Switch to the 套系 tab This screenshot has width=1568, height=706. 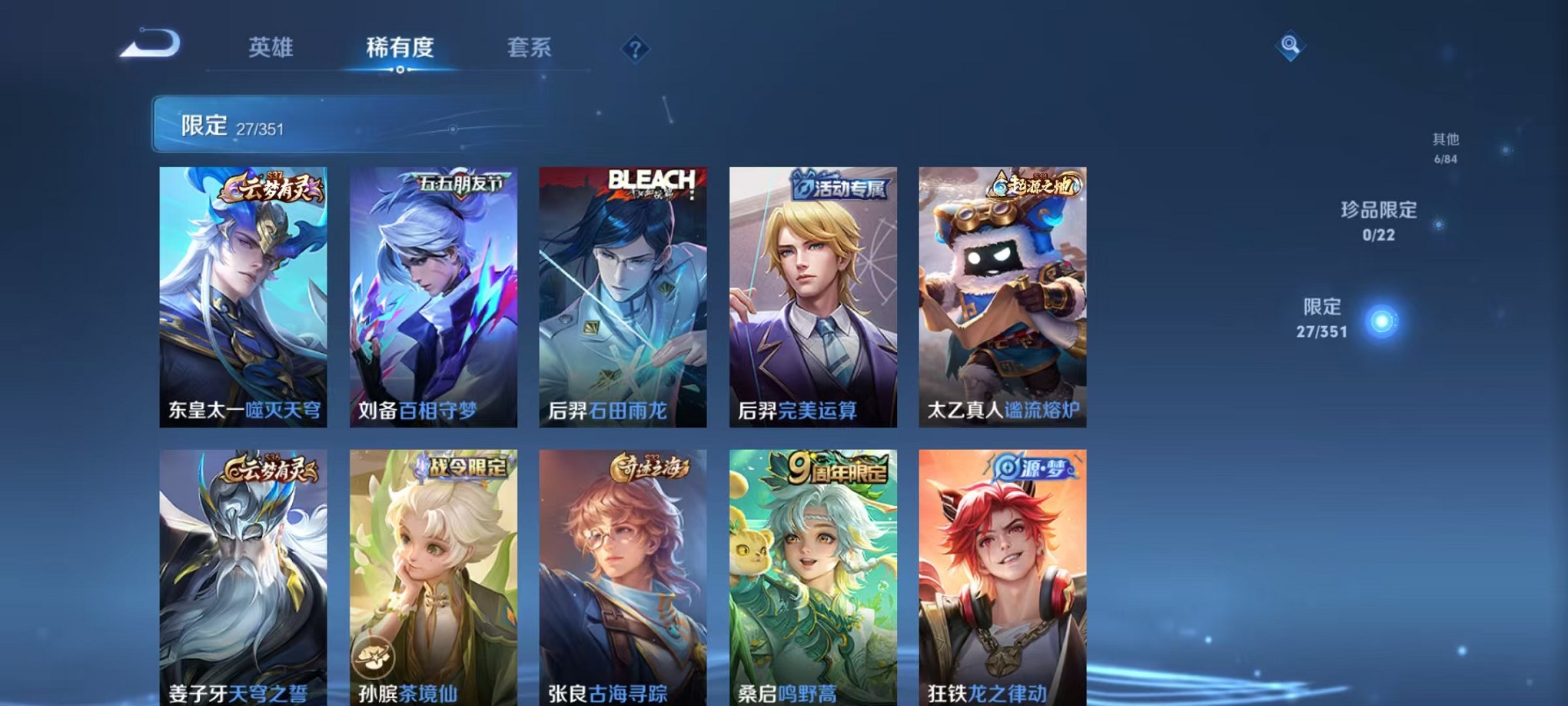click(x=530, y=48)
